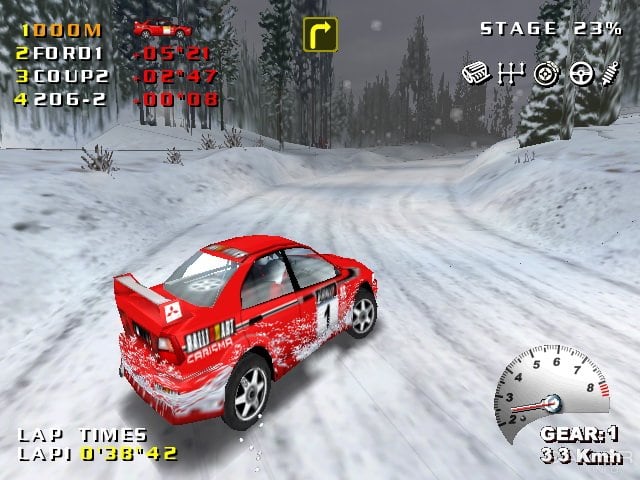This screenshot has width=640, height=480.
Task: Click the brake disc status icon
Action: click(546, 72)
